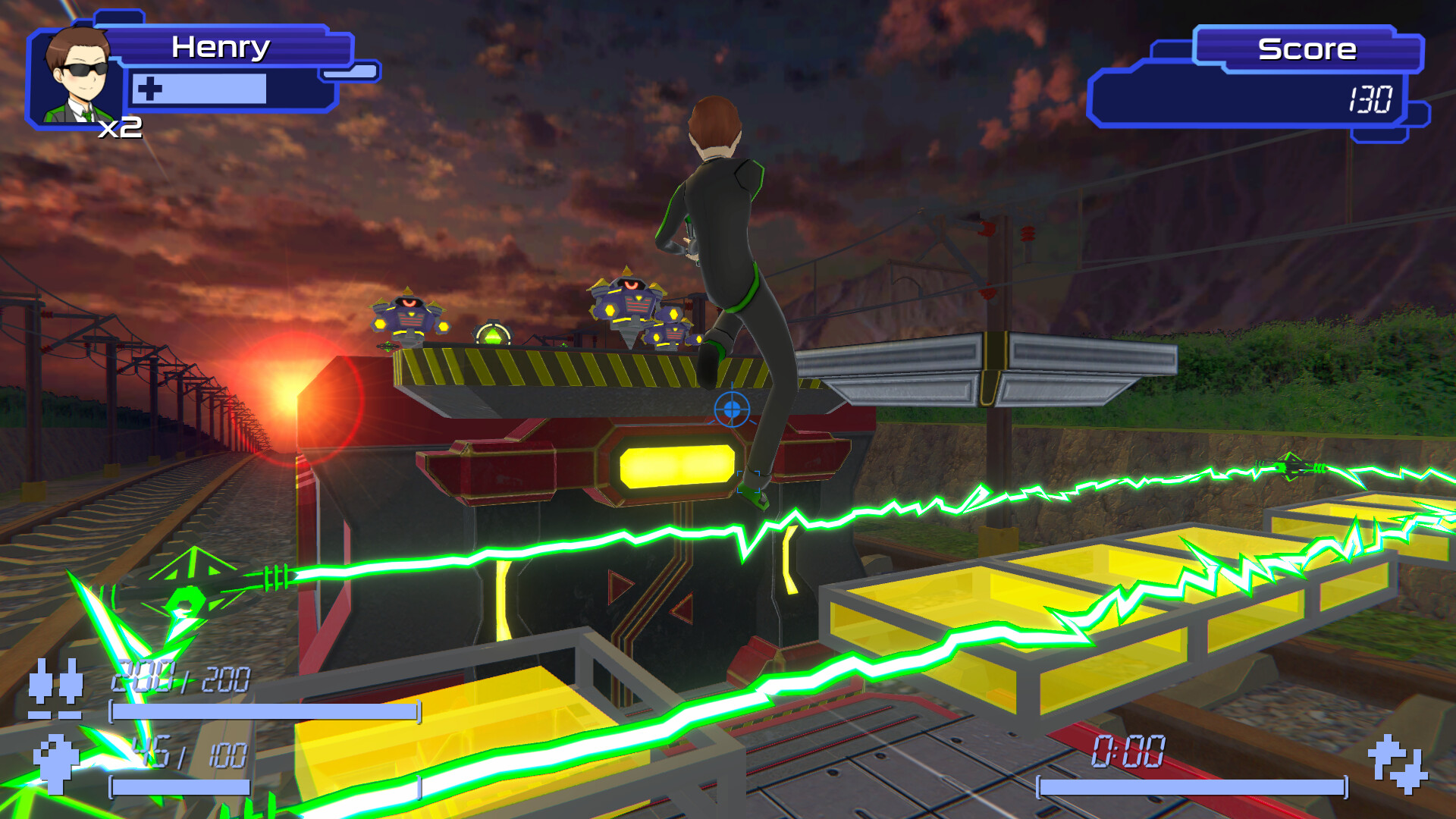Image resolution: width=1456 pixels, height=819 pixels.
Task: Click the 45/100 secondary ammo counter
Action: point(180,752)
